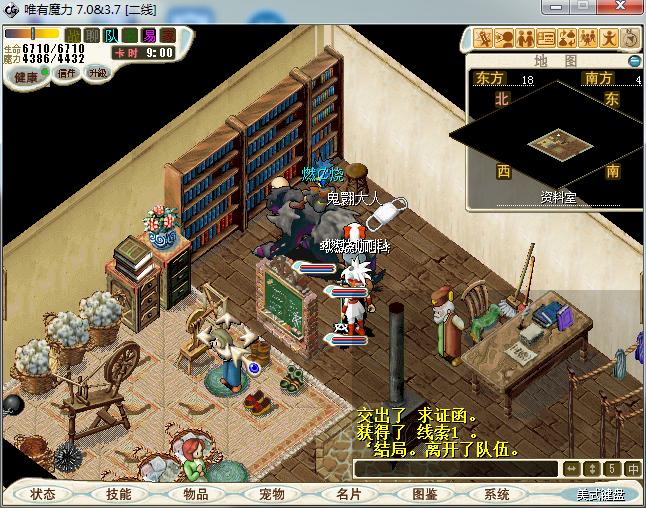Image resolution: width=646 pixels, height=508 pixels.
Task: Select the handshake two-people action icon
Action: (525, 39)
